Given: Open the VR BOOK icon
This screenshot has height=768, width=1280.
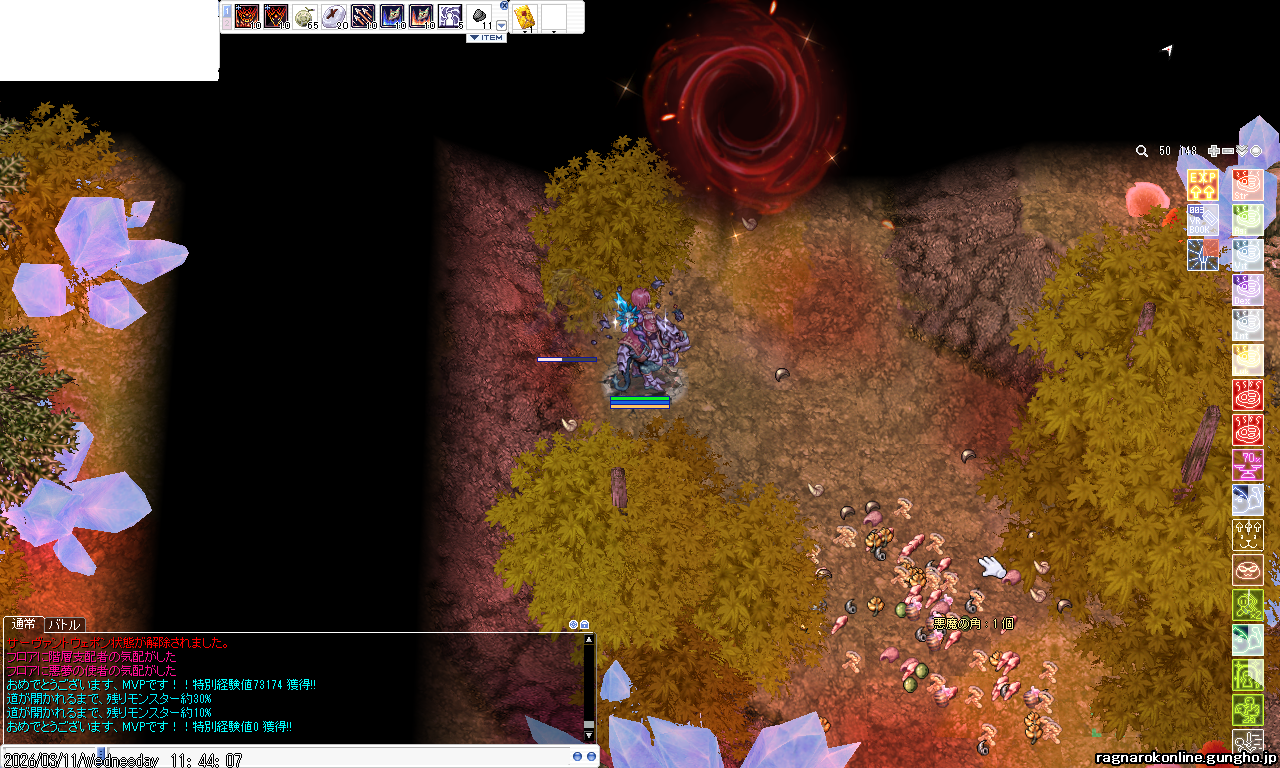Looking at the screenshot, I should click(1202, 220).
